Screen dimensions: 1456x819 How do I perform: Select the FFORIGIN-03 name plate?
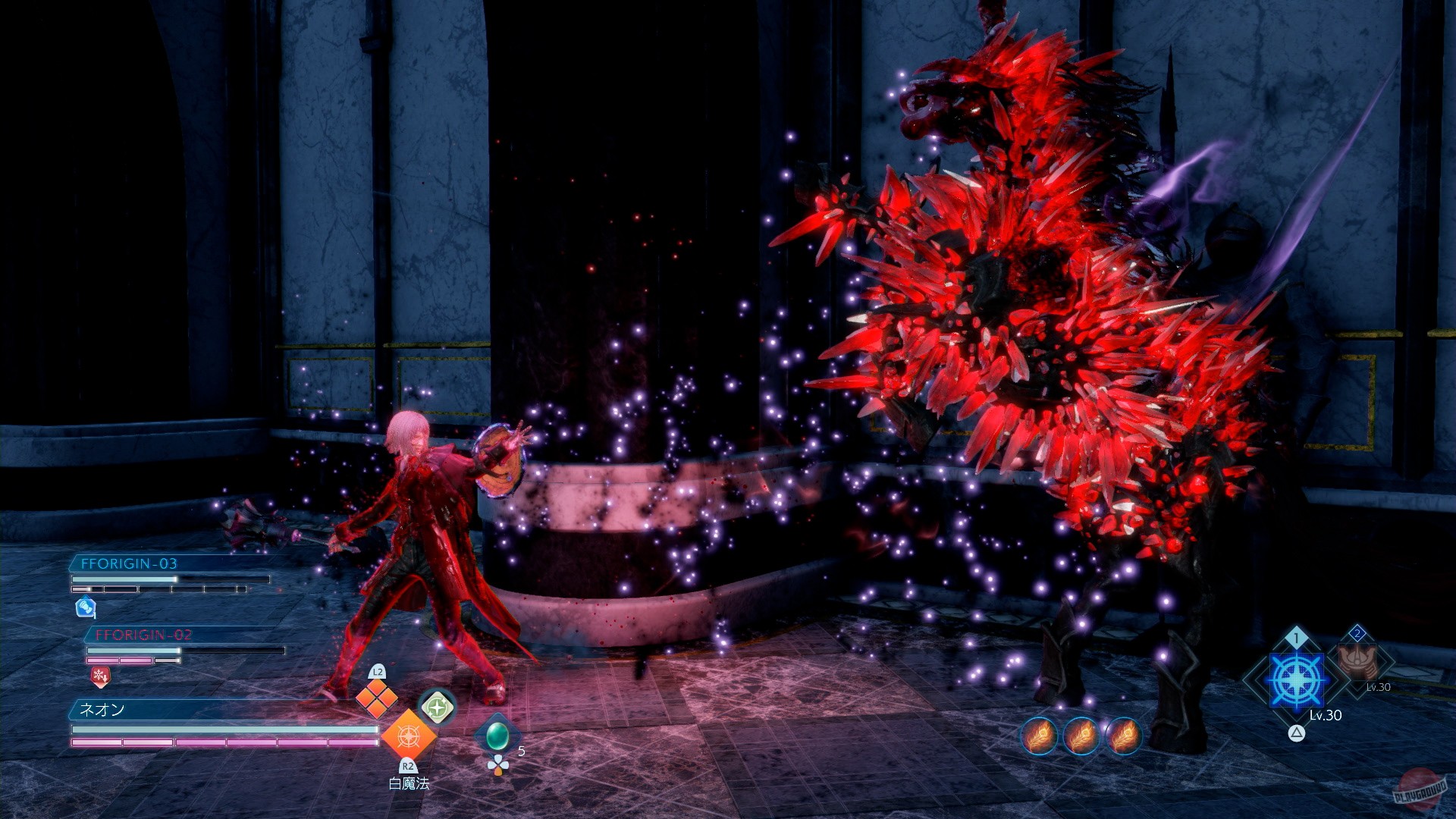[x=129, y=565]
